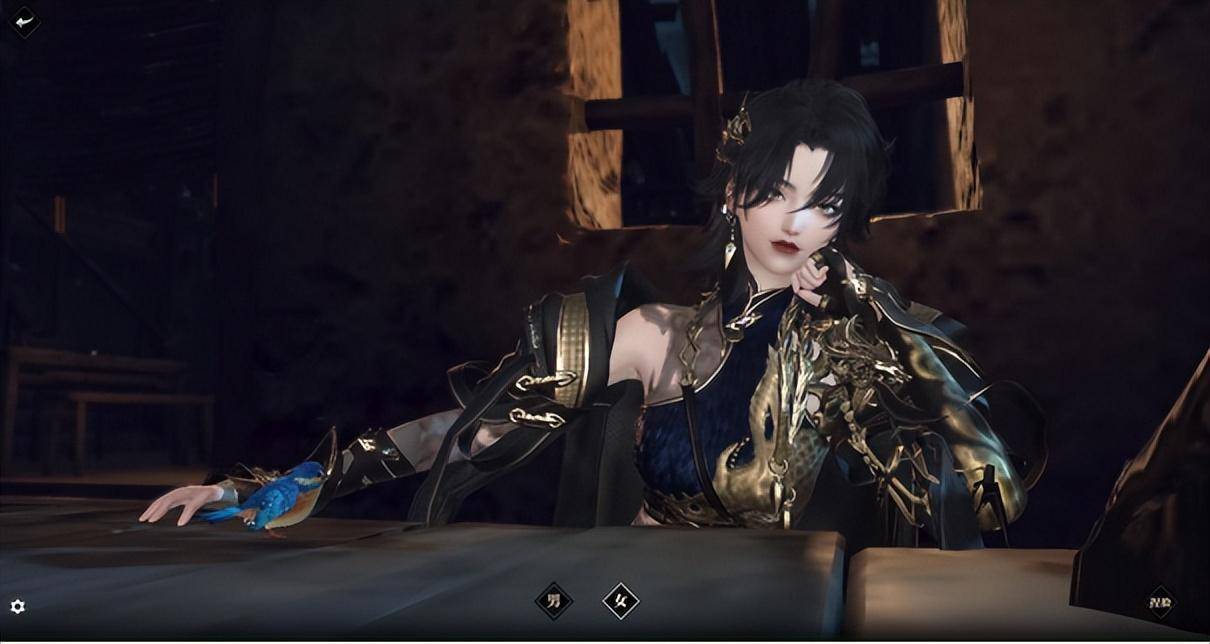
Task: Go back using the arrow button
Action: click(x=24, y=21)
